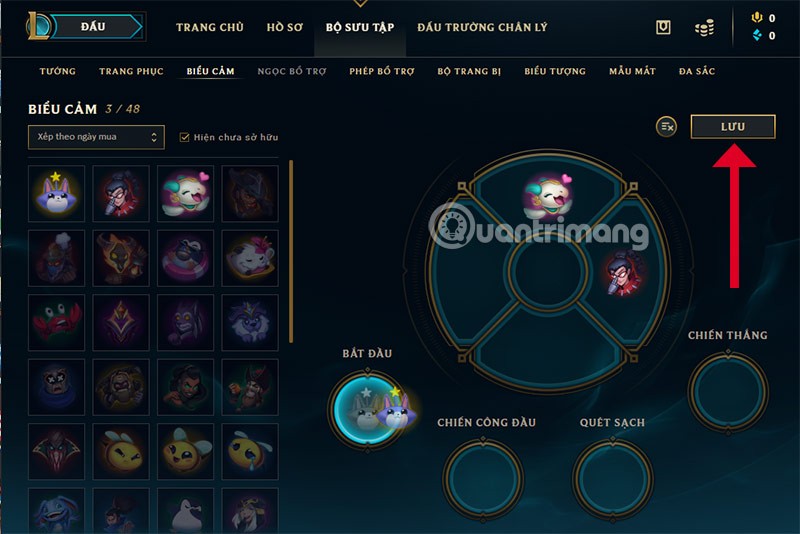The width and height of the screenshot is (800, 534).
Task: Open the loot chest icon in header
Action: [663, 28]
